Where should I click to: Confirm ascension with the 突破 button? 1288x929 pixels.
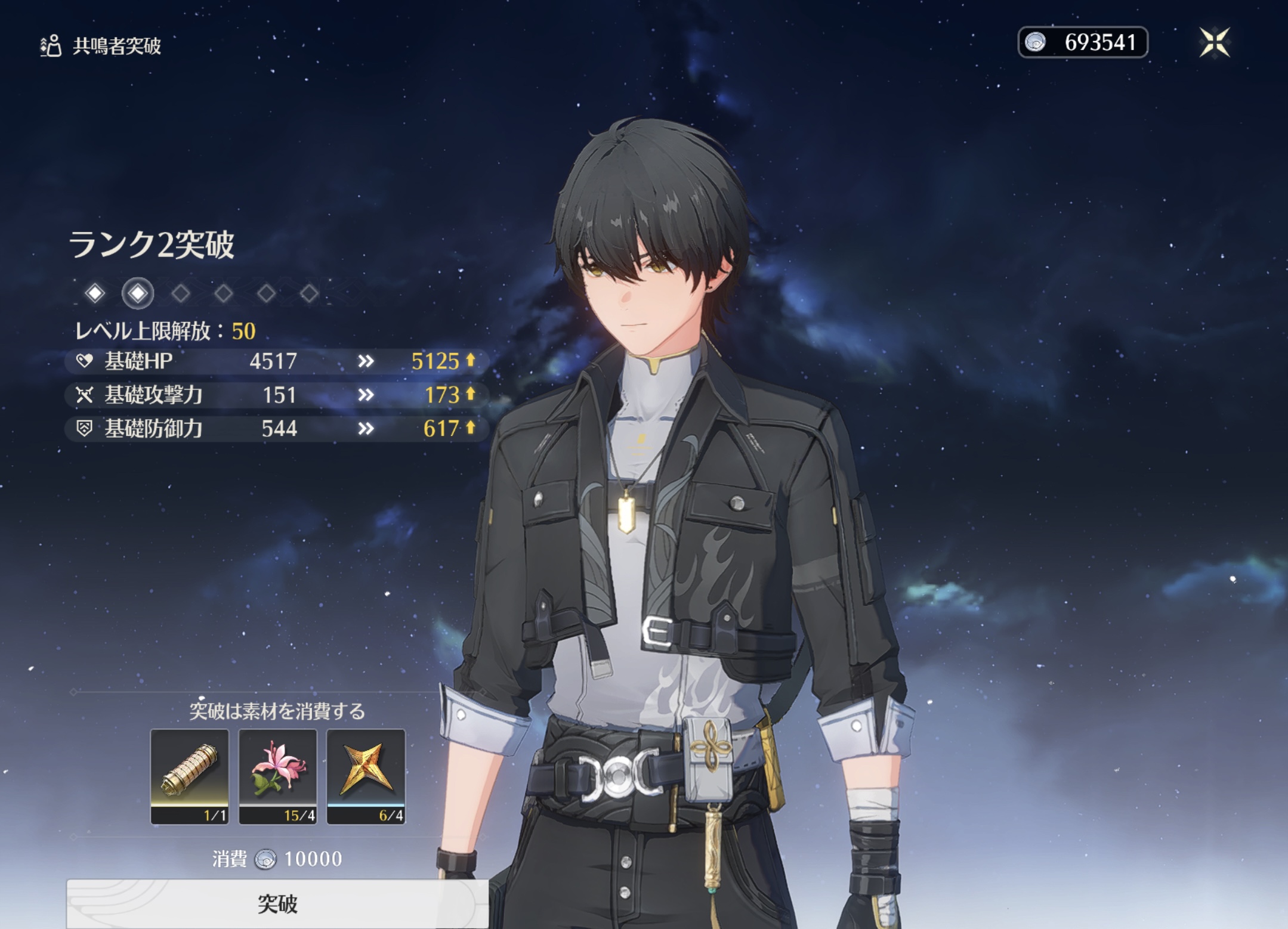click(277, 904)
